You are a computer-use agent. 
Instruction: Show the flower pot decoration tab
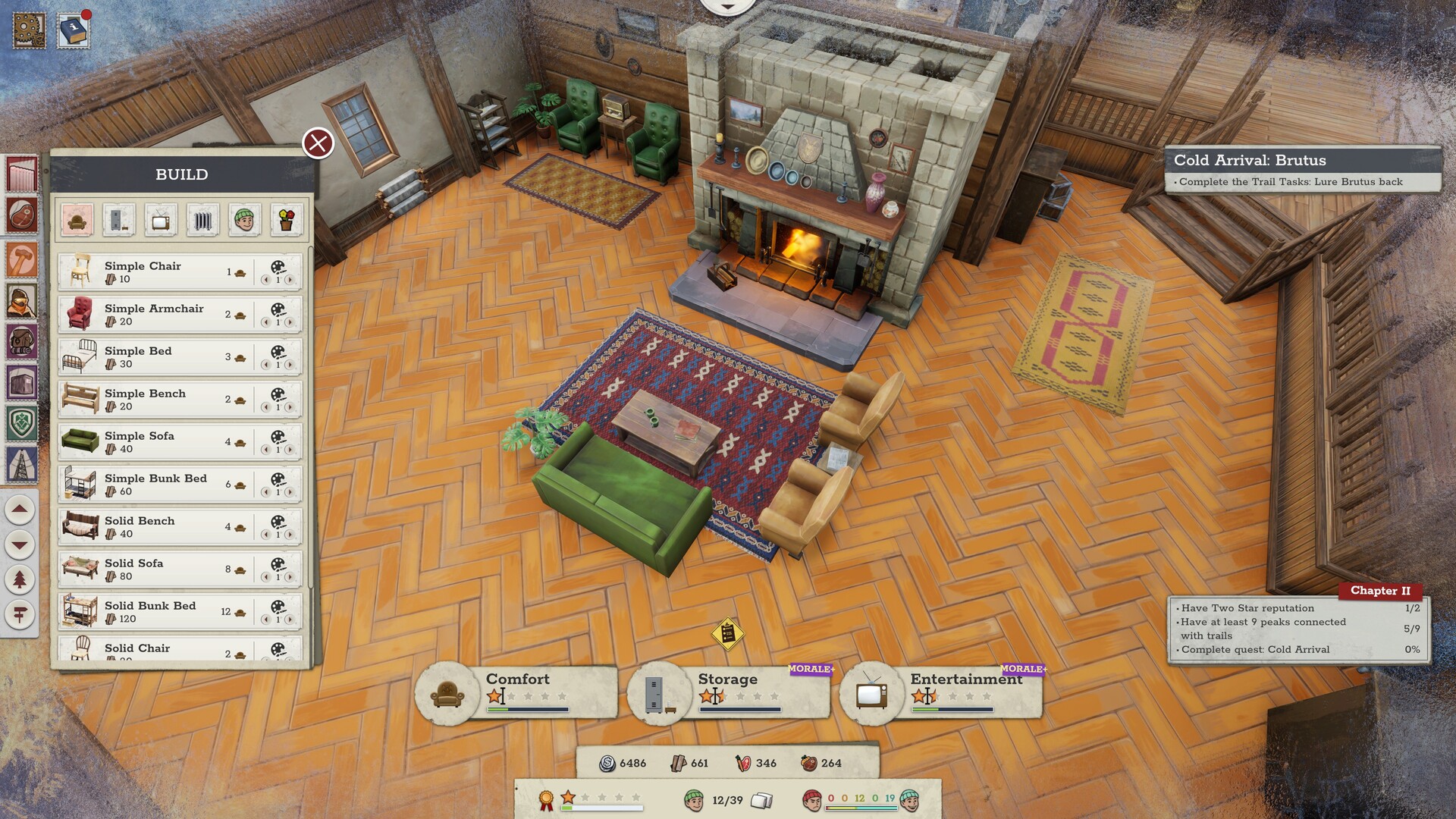[287, 221]
